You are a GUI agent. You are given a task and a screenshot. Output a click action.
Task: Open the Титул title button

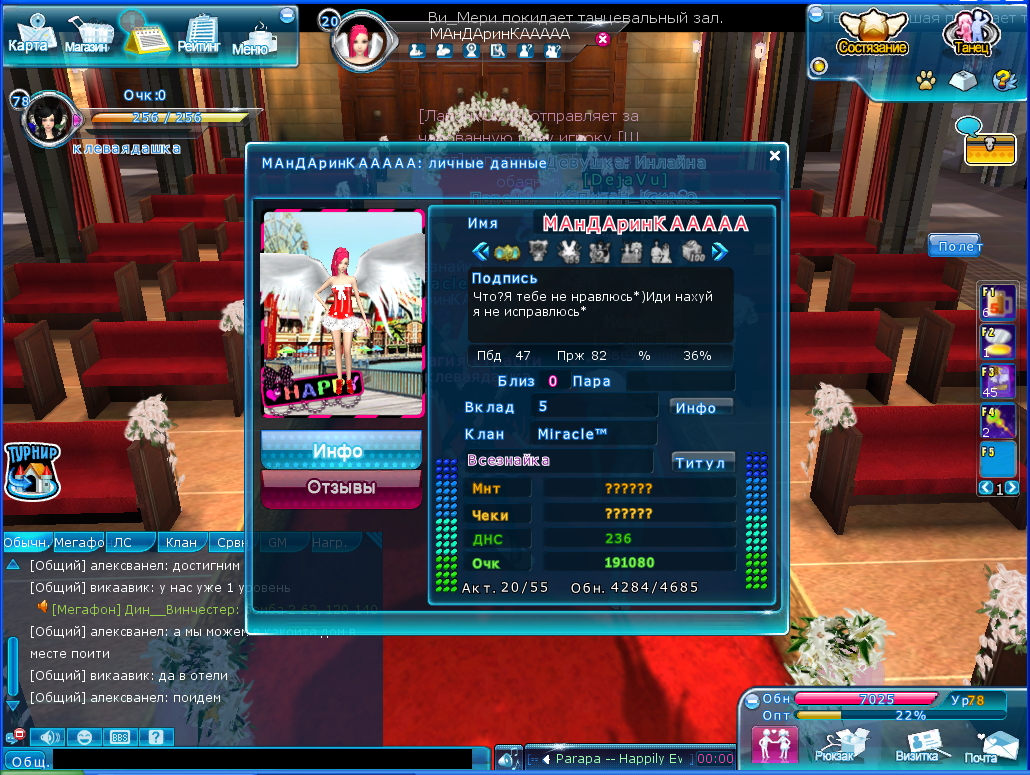[x=703, y=463]
